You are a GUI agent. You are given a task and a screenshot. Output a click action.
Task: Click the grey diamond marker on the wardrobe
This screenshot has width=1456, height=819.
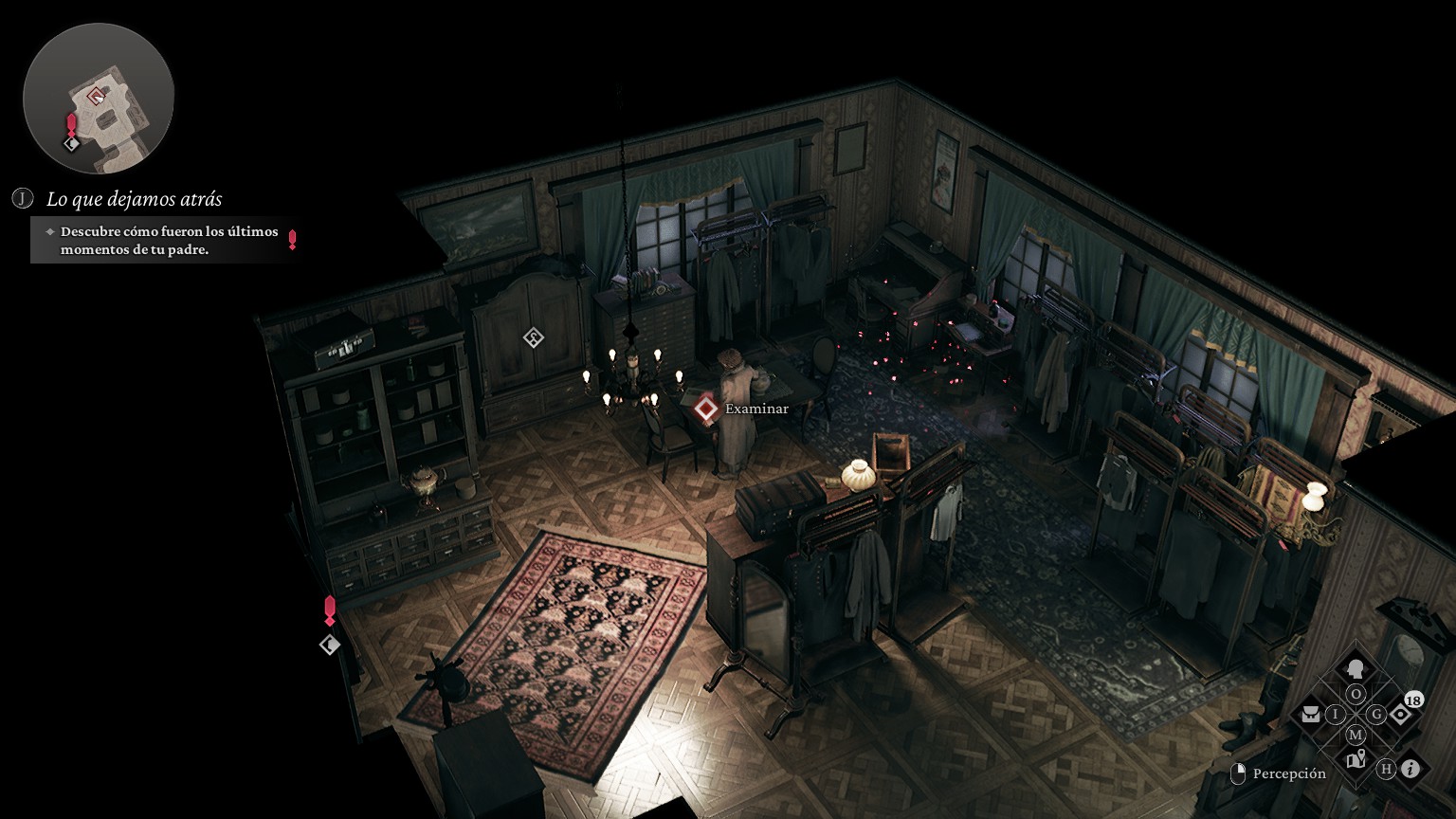point(534,337)
